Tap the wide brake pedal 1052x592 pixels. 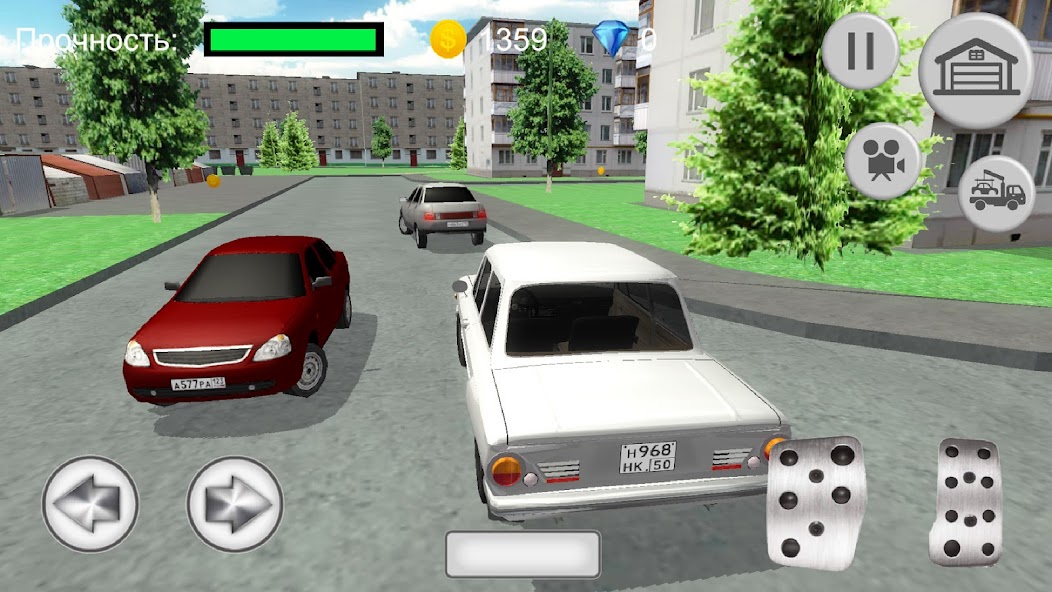pyautogui.click(x=815, y=502)
